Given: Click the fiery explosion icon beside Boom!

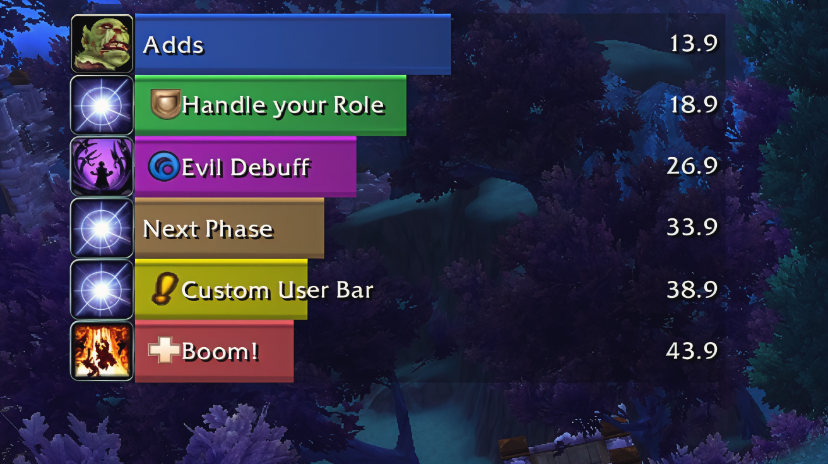Looking at the screenshot, I should click(102, 351).
